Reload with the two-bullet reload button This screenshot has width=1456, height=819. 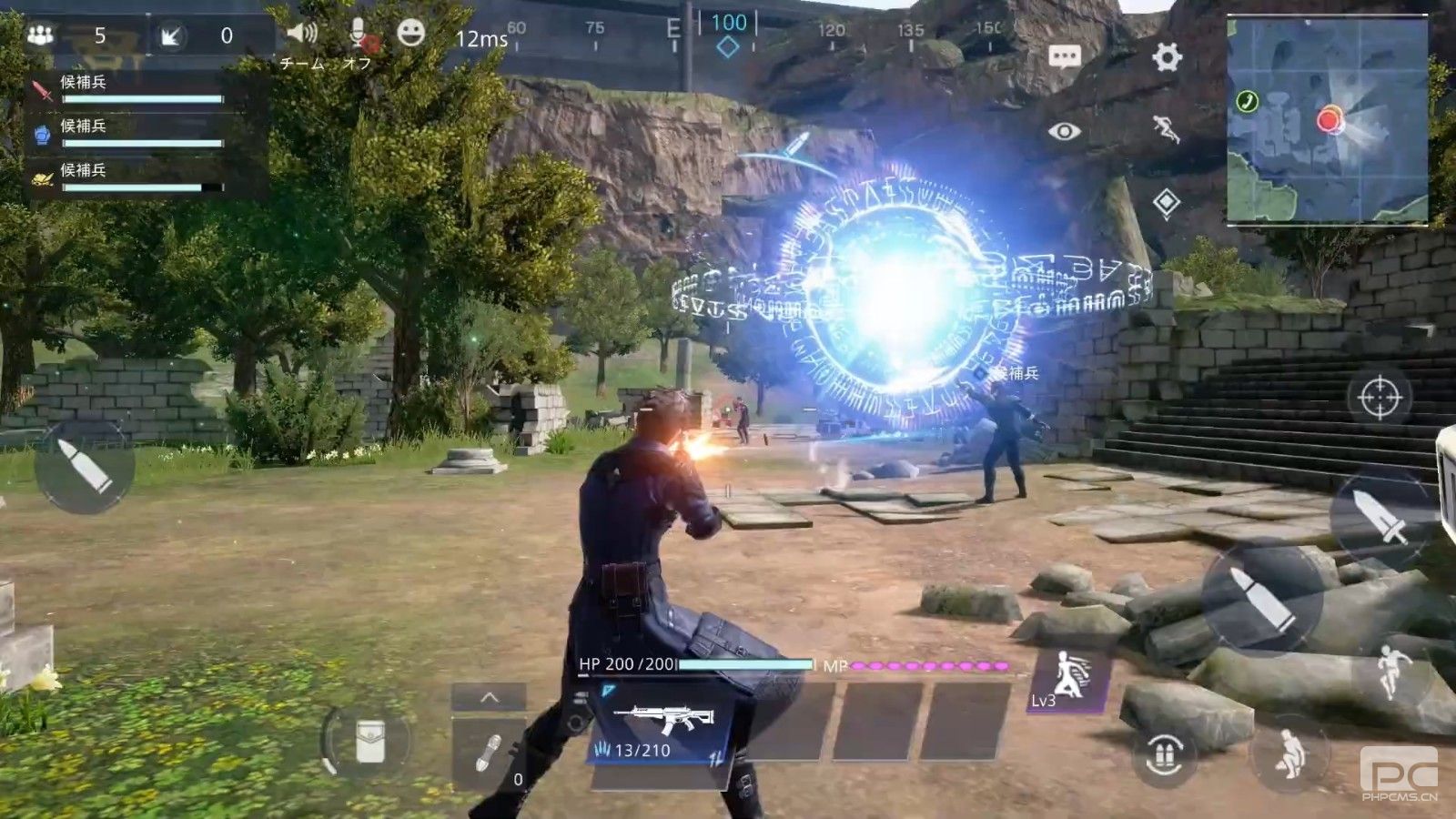[x=1165, y=754]
